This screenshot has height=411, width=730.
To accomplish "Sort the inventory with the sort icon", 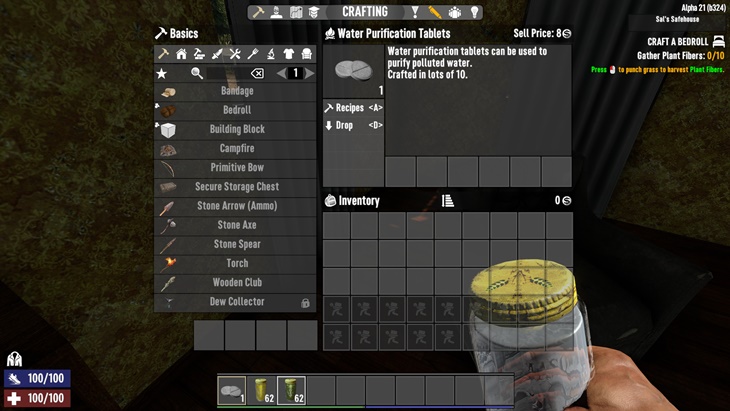I will [448, 201].
